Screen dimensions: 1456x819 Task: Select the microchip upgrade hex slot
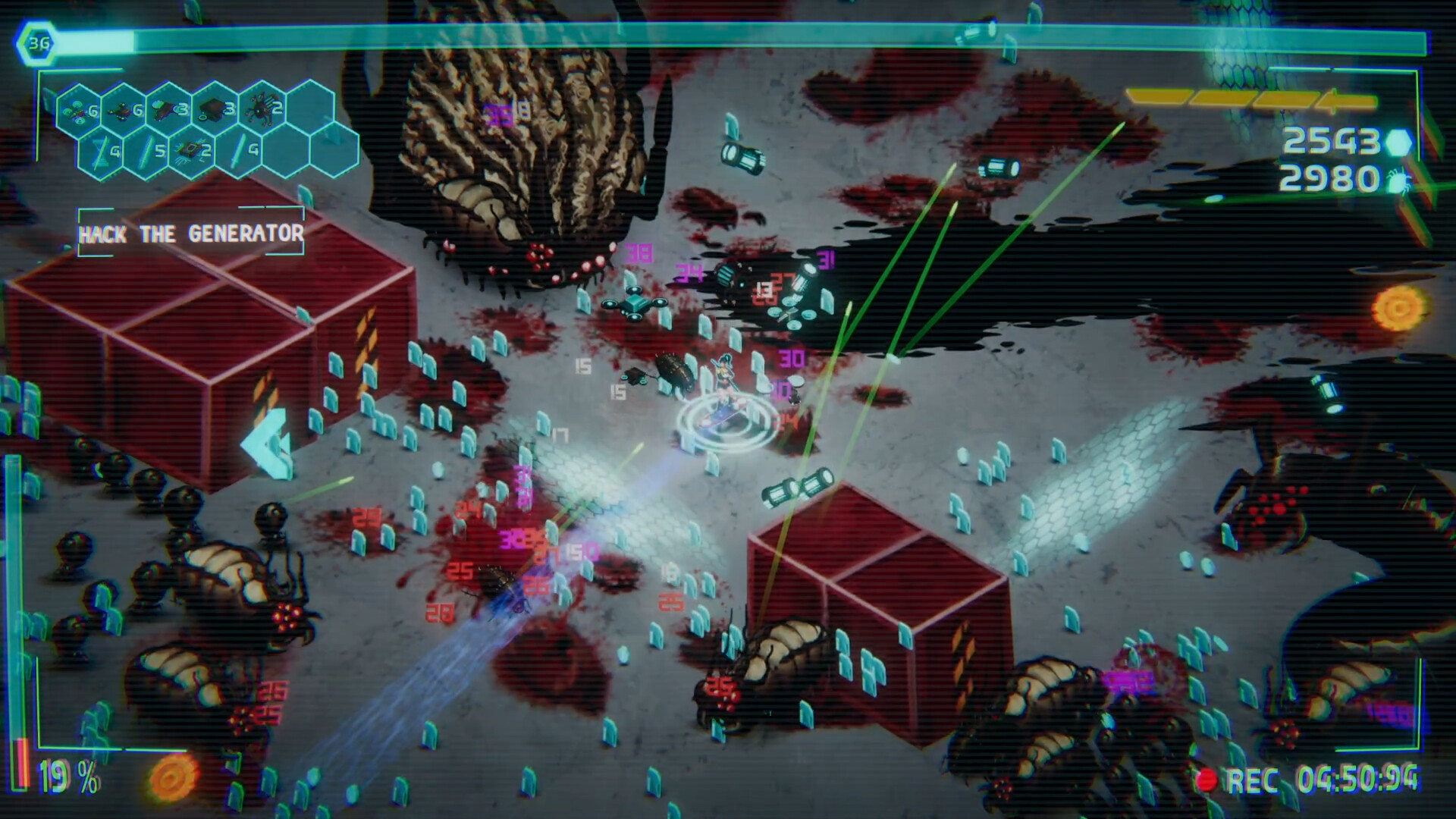[193, 151]
